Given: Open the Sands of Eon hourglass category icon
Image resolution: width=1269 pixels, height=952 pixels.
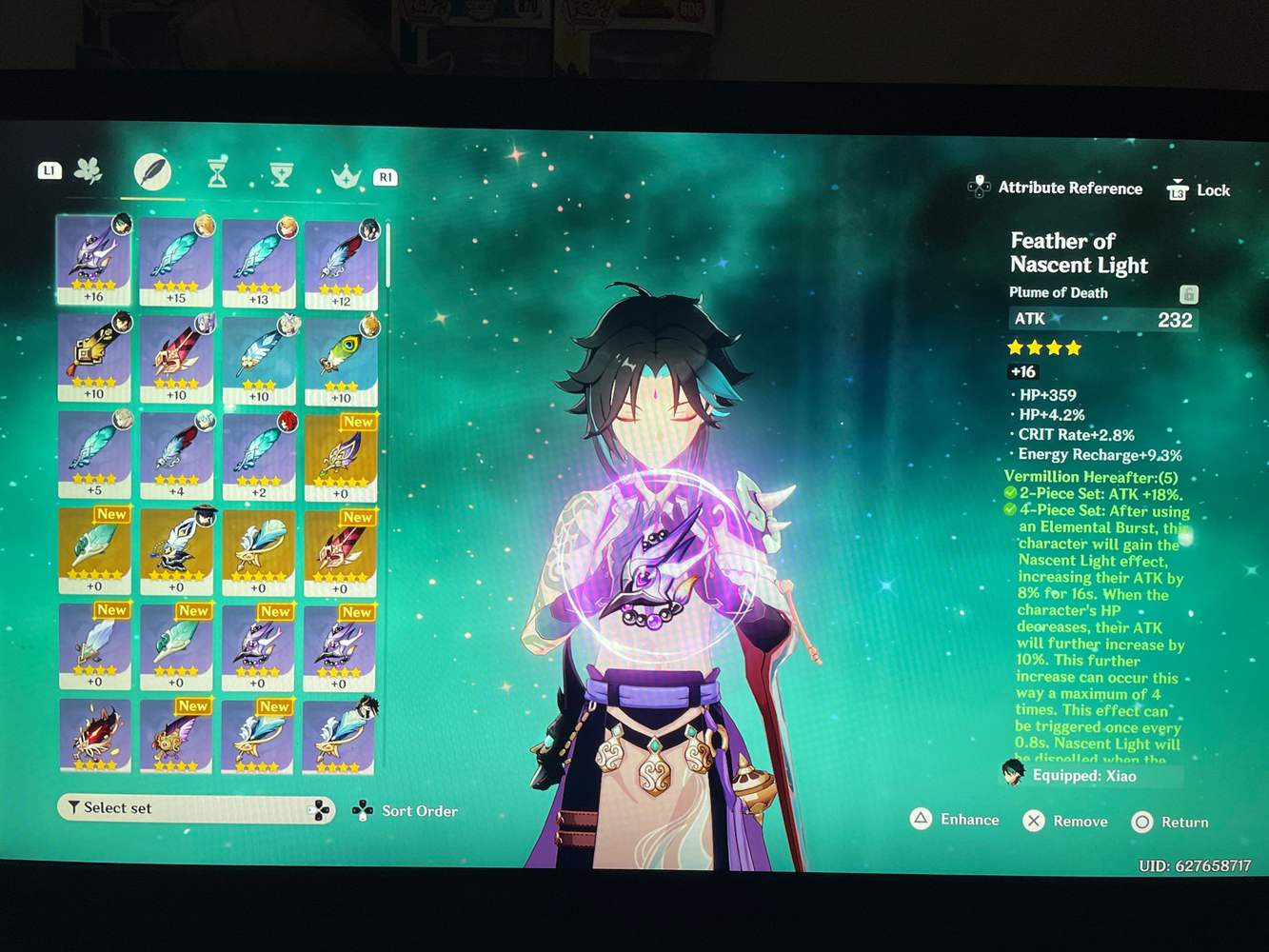Looking at the screenshot, I should click(x=217, y=172).
